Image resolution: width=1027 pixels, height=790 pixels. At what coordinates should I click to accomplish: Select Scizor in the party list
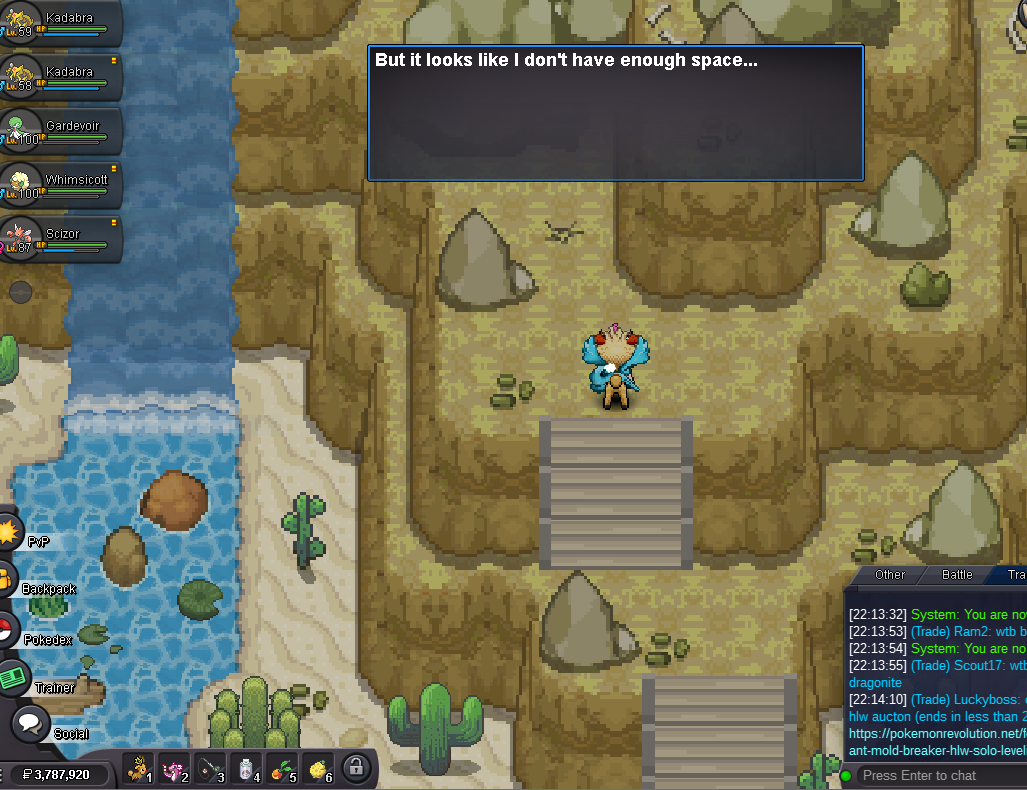tap(60, 238)
